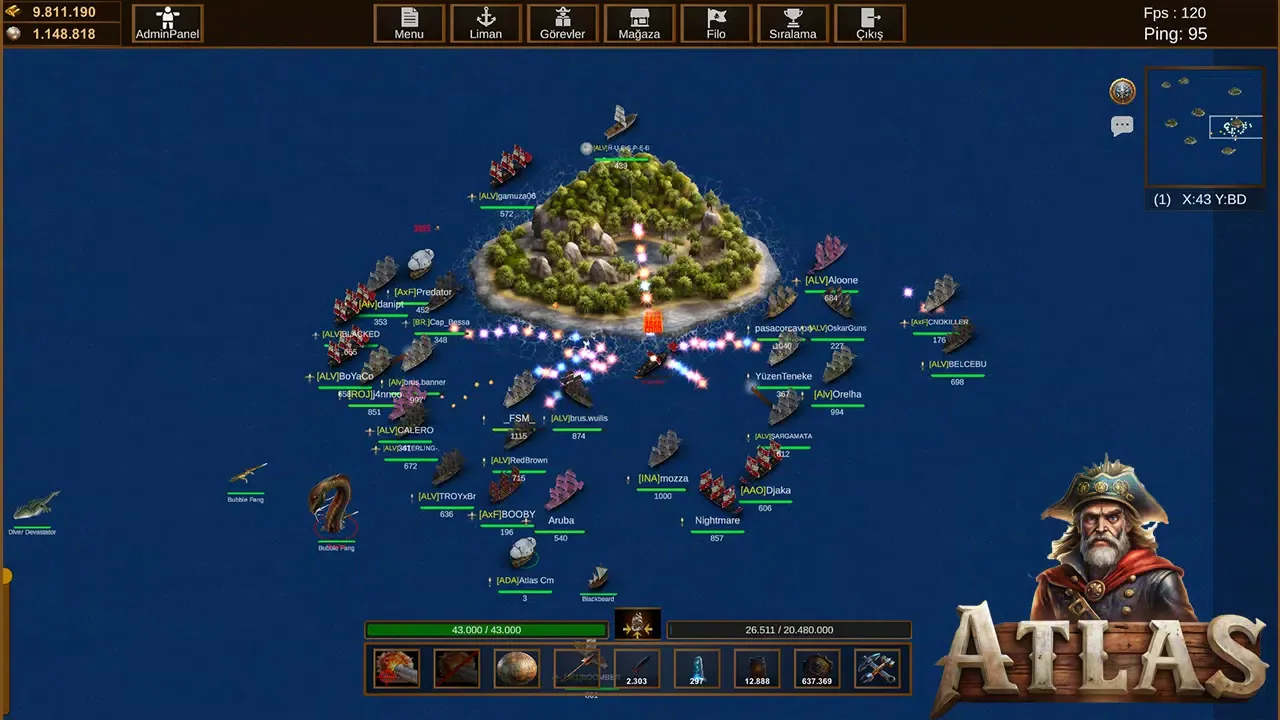Screen dimensions: 1280x720
Task: Open the Menu button
Action: coord(409,23)
